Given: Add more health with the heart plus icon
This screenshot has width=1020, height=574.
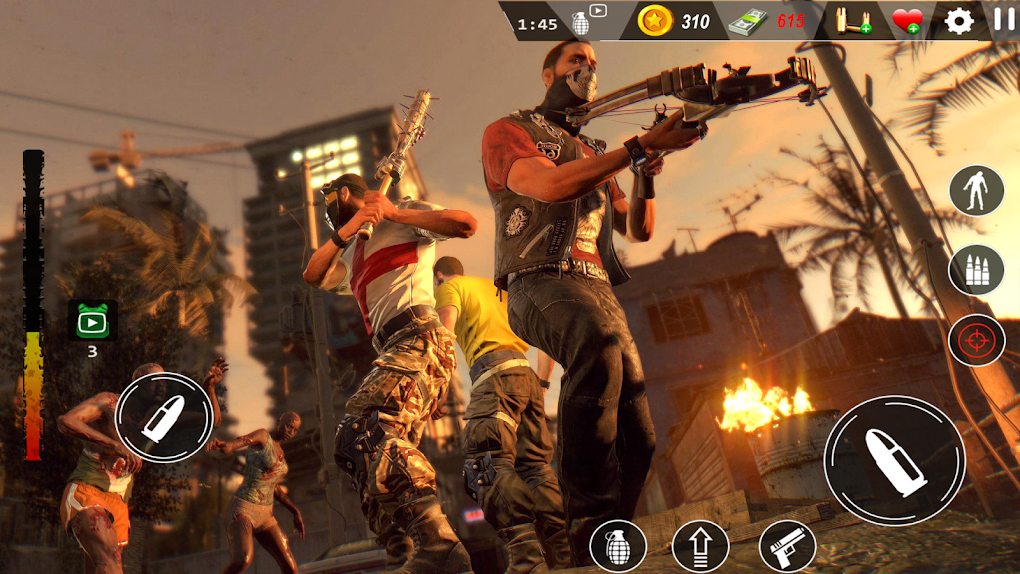Looking at the screenshot, I should (x=907, y=21).
